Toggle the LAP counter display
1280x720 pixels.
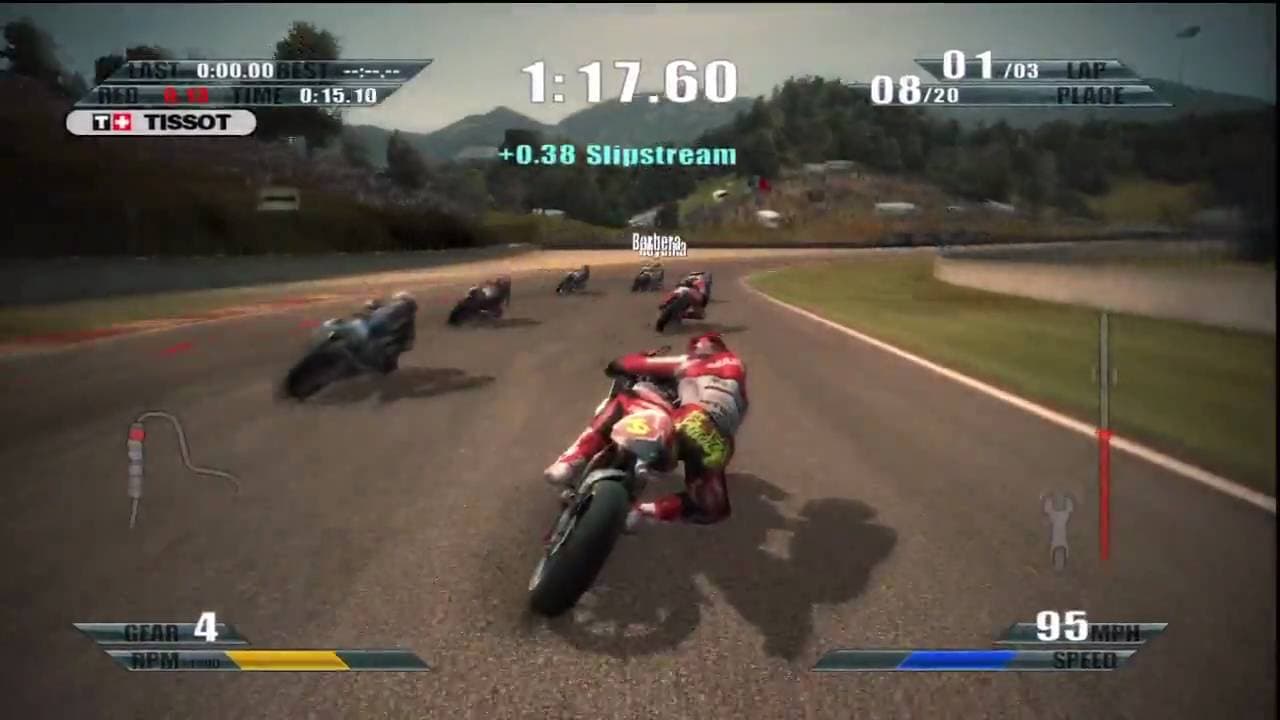1089,71
